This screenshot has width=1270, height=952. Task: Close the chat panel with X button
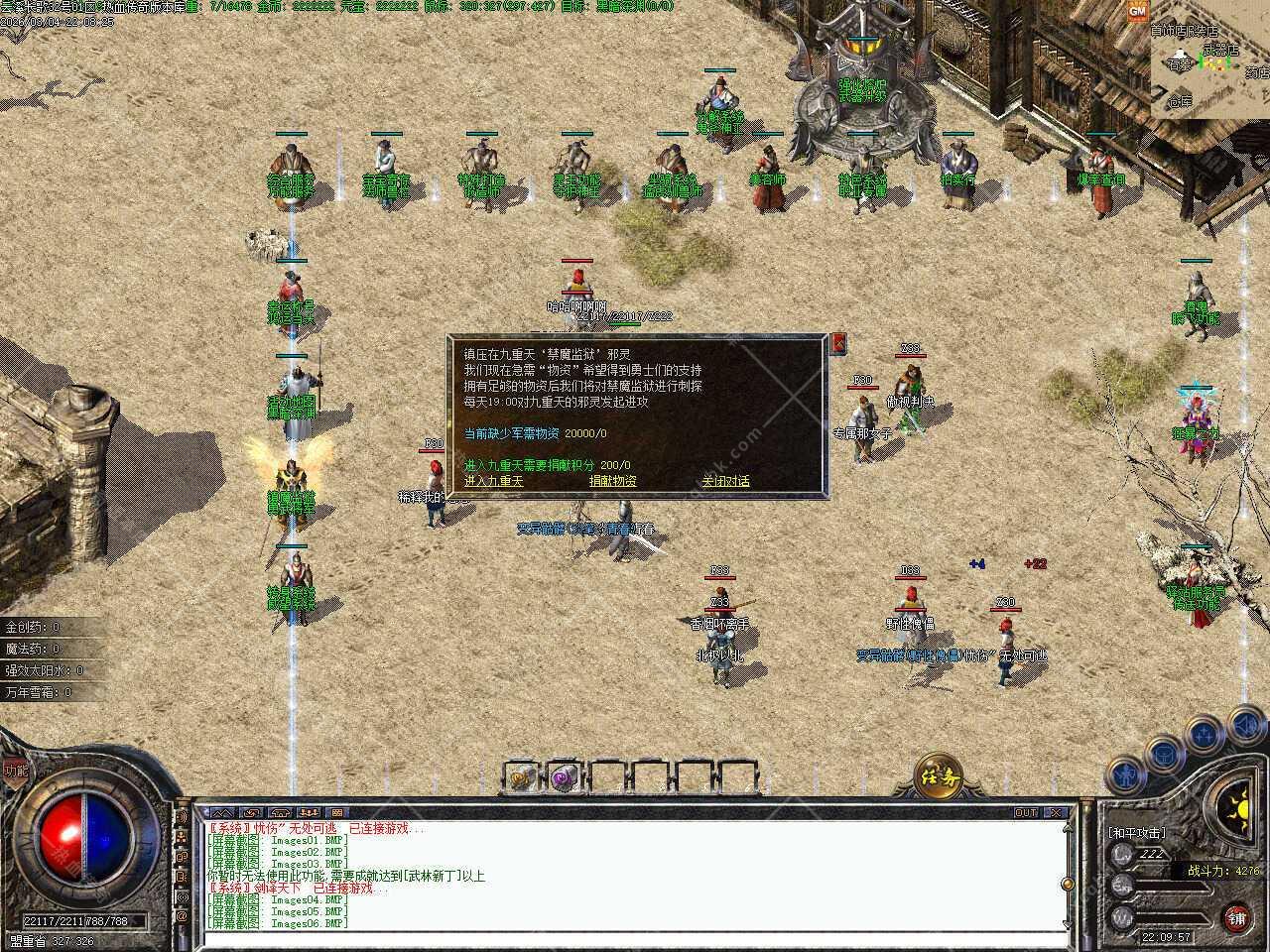(1056, 813)
